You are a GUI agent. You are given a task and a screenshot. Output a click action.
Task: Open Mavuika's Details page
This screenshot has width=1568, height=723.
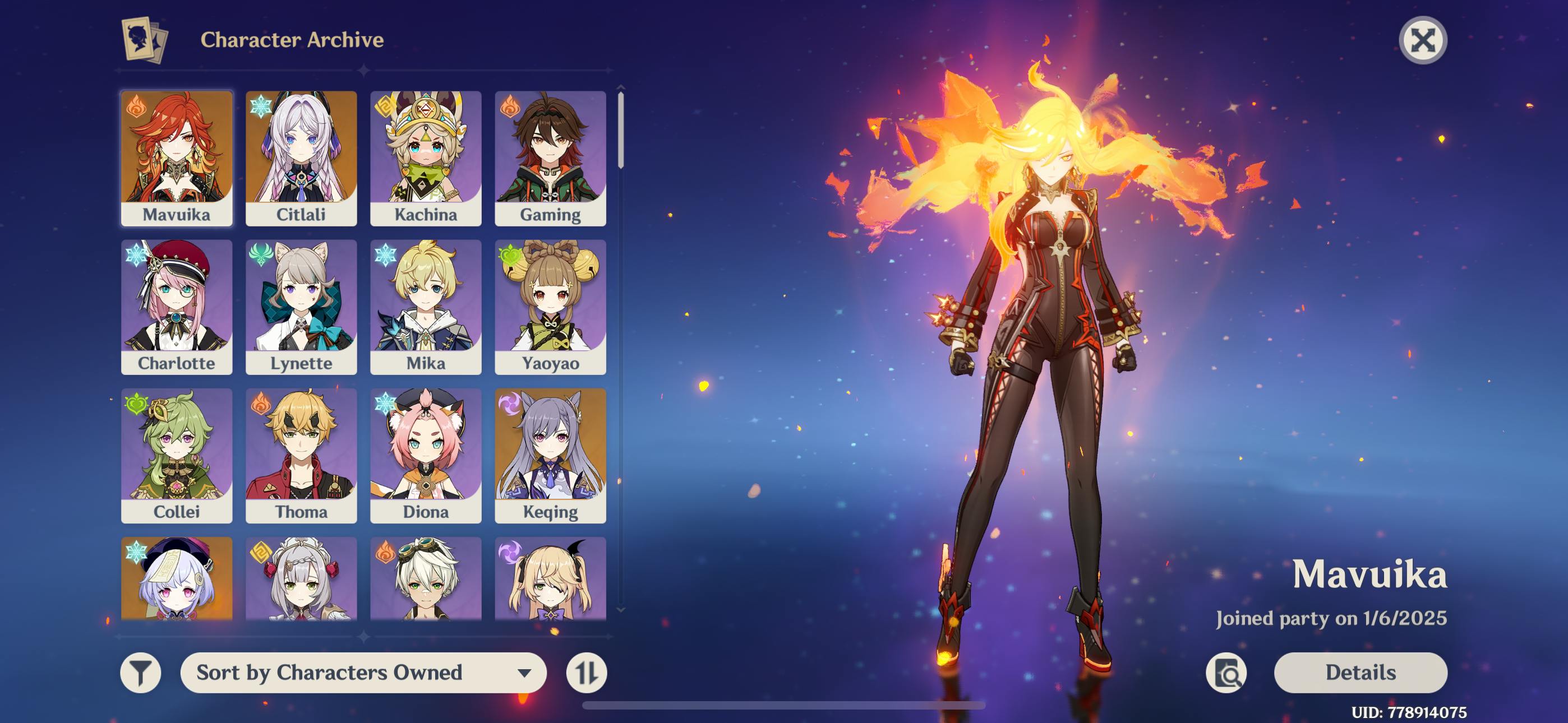[1361, 673]
